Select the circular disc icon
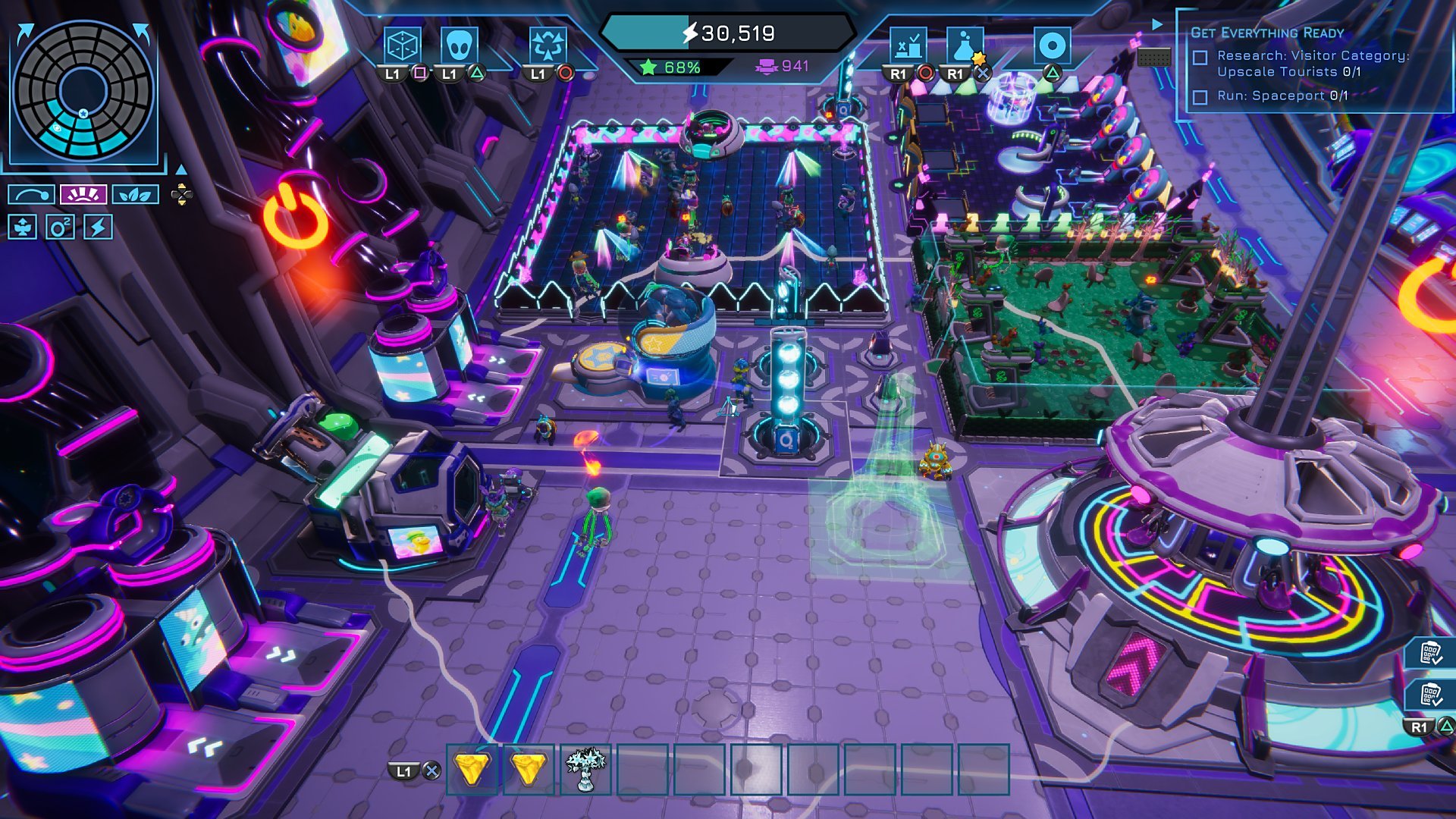 tap(1052, 45)
